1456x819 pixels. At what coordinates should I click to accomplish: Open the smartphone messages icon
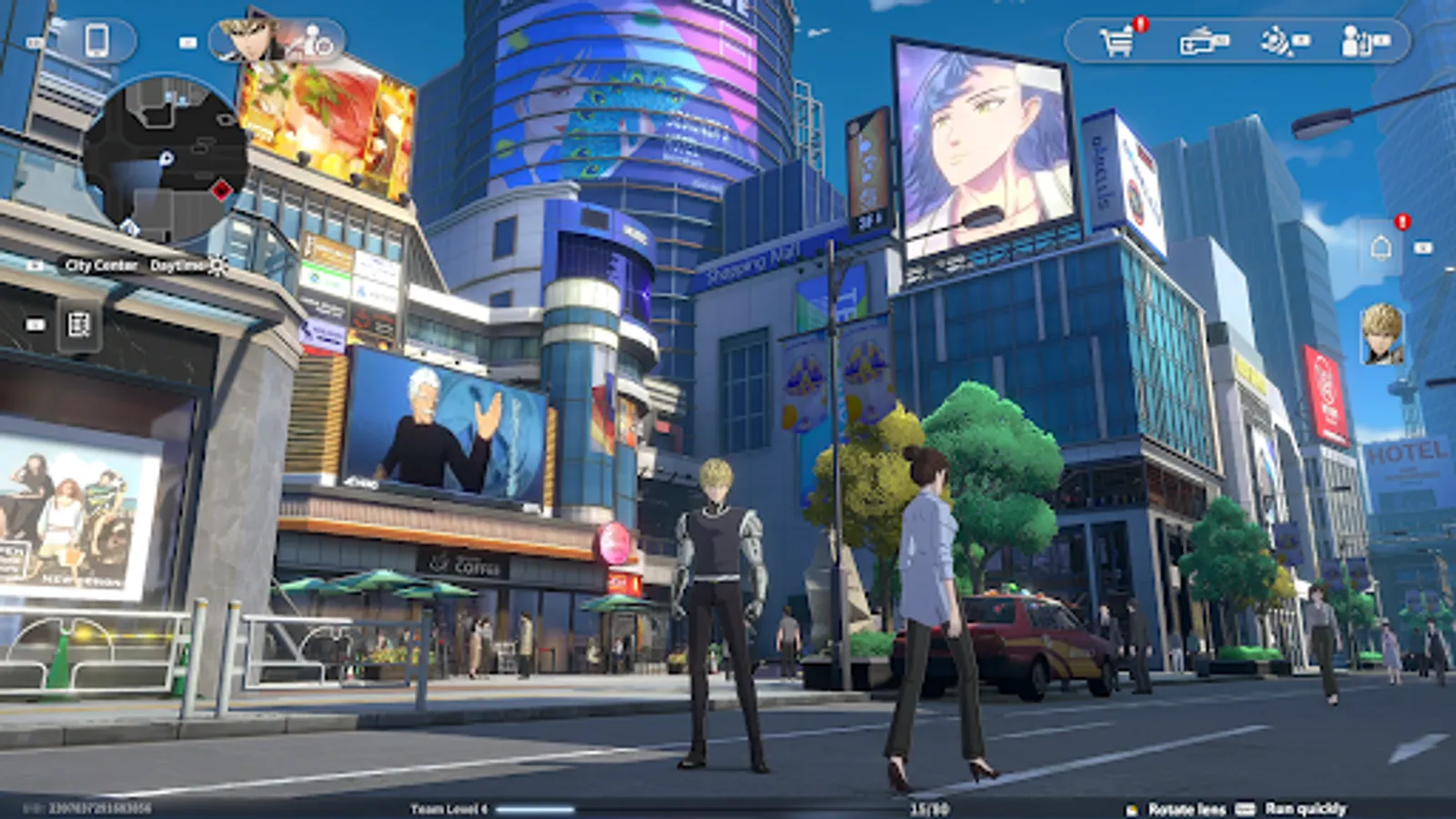97,40
